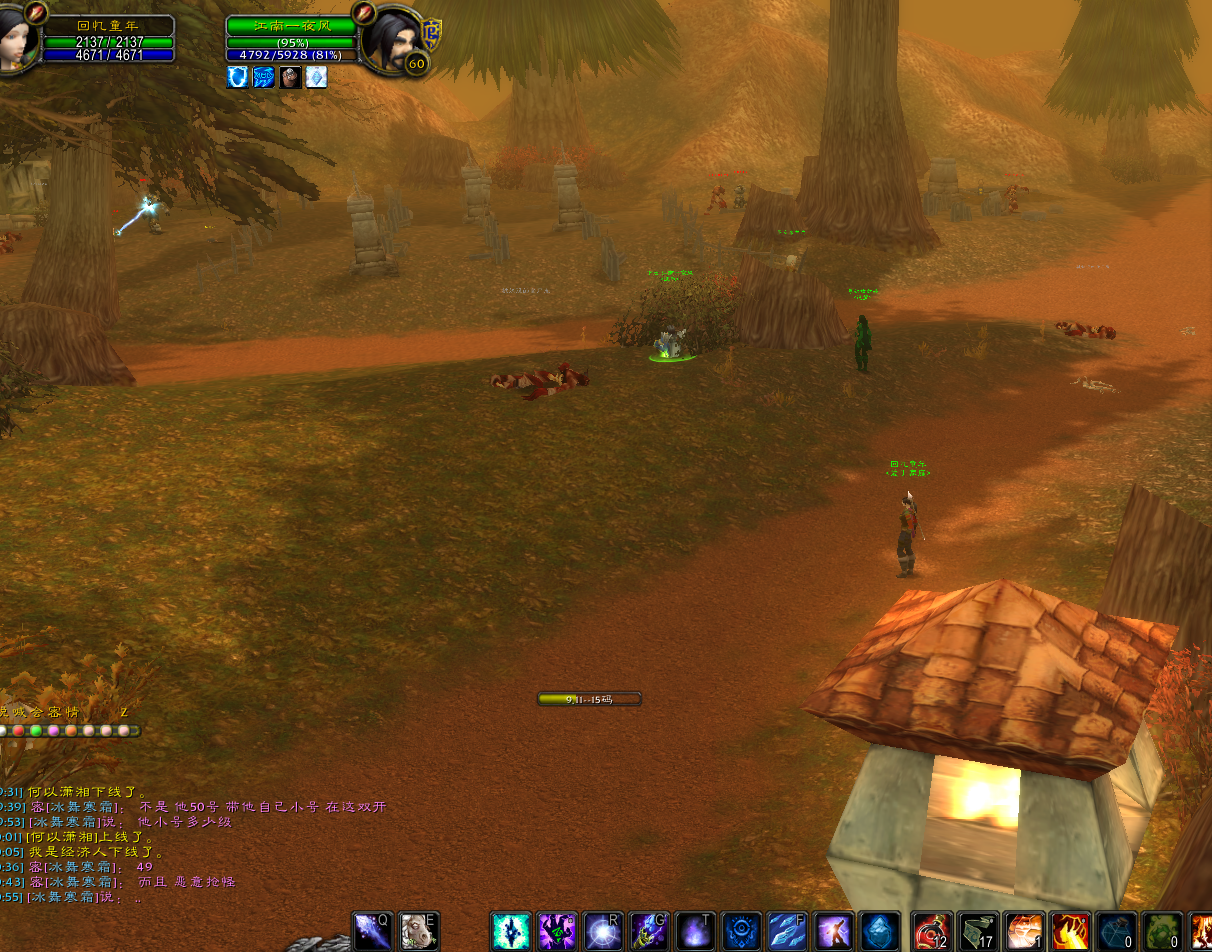This screenshot has width=1212, height=952.
Task: Click the 9.1--15码 range indicator bar
Action: click(x=589, y=699)
